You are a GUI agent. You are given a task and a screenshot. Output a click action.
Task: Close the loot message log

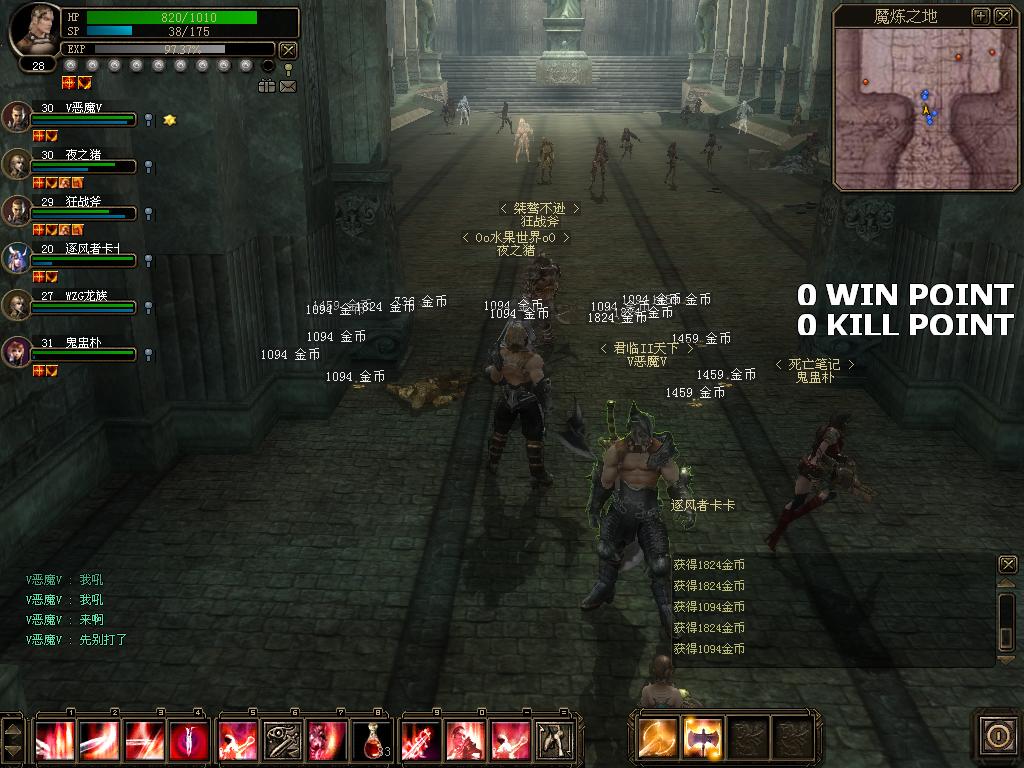click(x=1008, y=565)
